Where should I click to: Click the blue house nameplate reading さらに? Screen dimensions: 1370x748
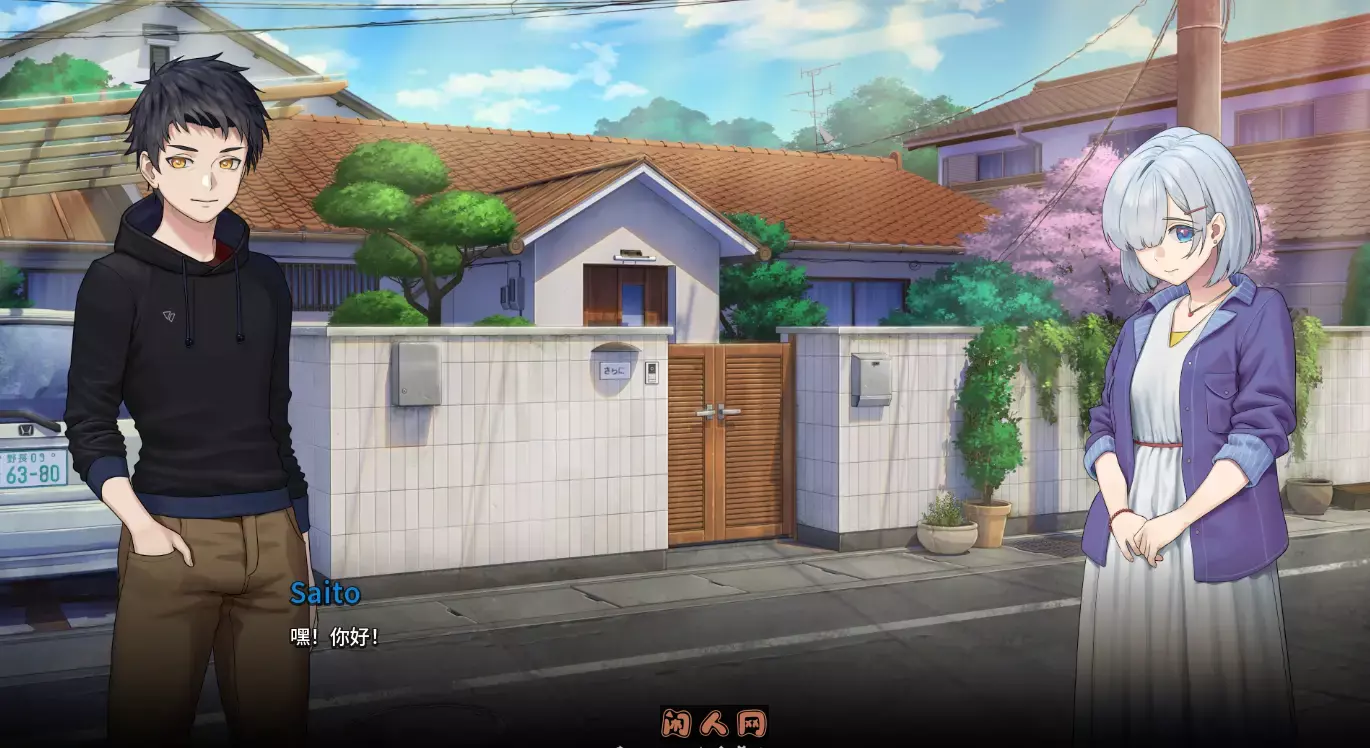pyautogui.click(x=614, y=371)
